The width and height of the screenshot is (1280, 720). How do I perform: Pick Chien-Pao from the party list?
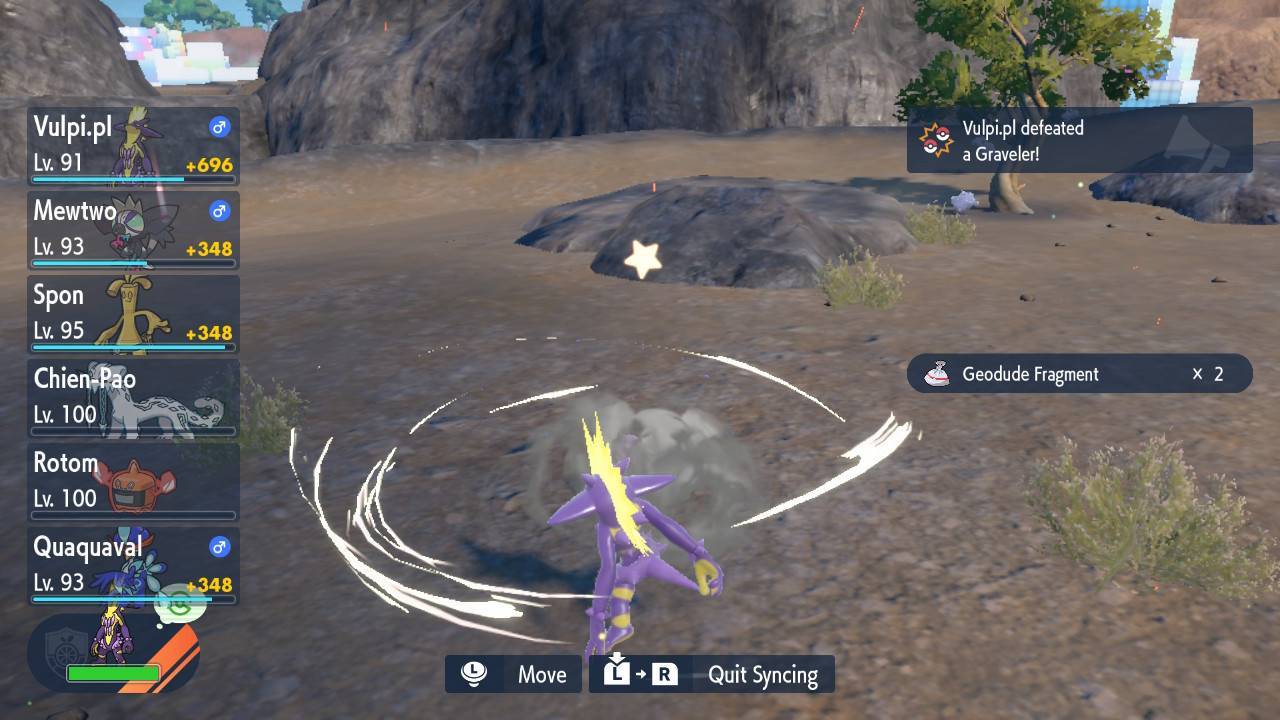click(133, 398)
